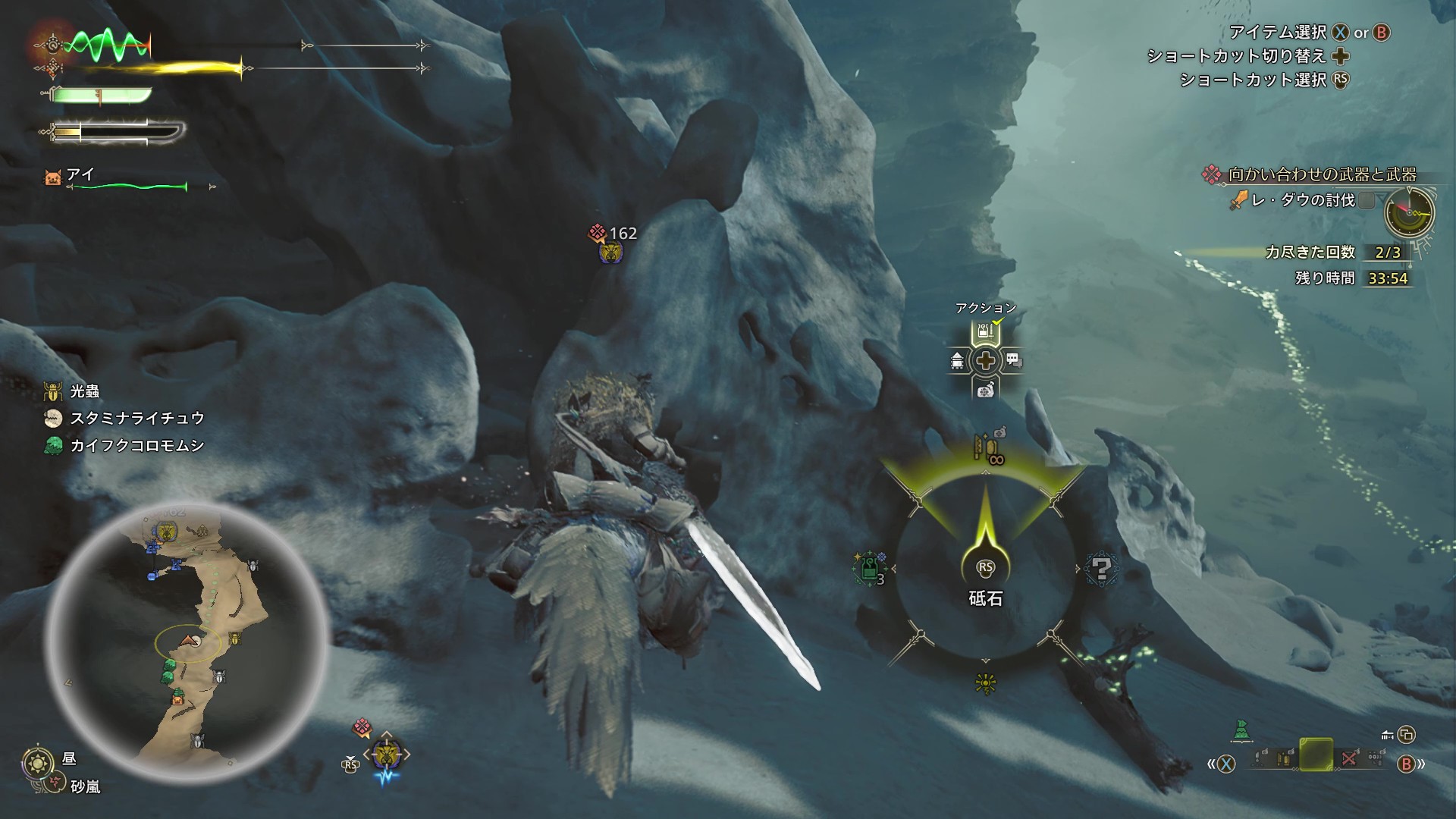Viewport: 1456px width, 819px height.
Task: Open the 向かい合わせの武器と武器 quest tracker
Action: pos(1321,174)
